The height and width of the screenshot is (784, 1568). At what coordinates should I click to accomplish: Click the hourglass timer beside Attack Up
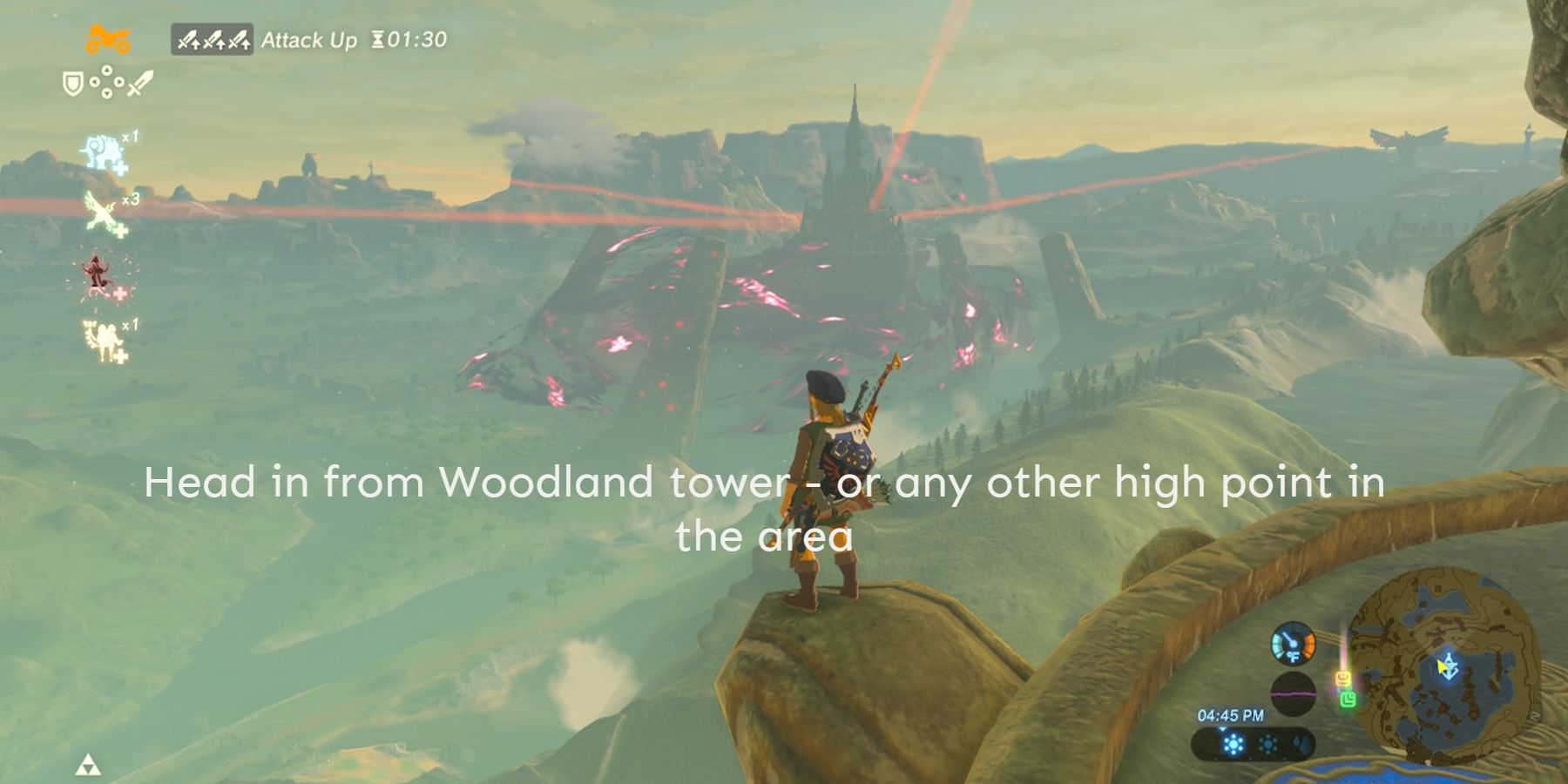[376, 39]
